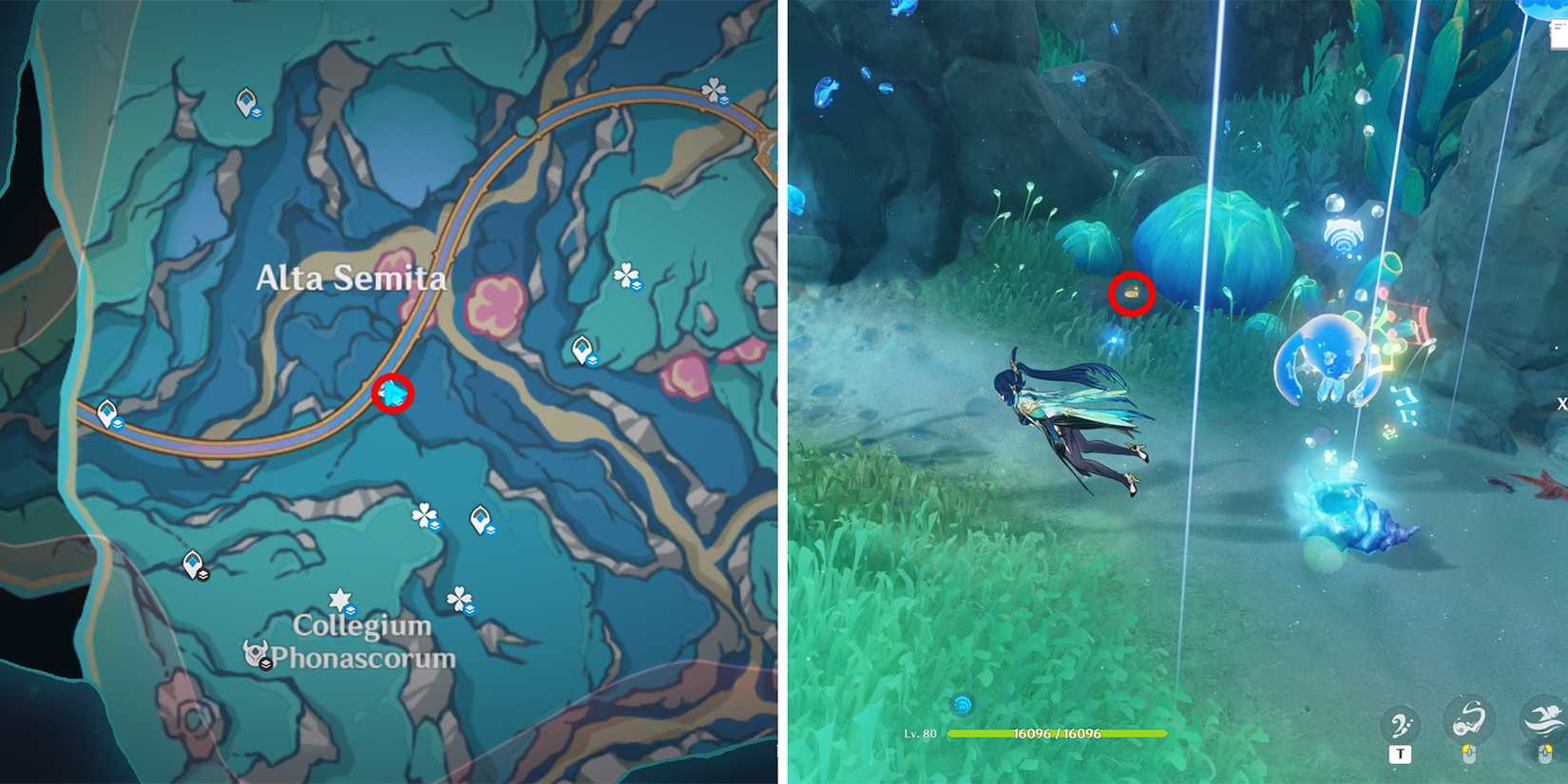Select the star map pin above Collegium Phonascorum
1568x784 pixels.
point(340,599)
